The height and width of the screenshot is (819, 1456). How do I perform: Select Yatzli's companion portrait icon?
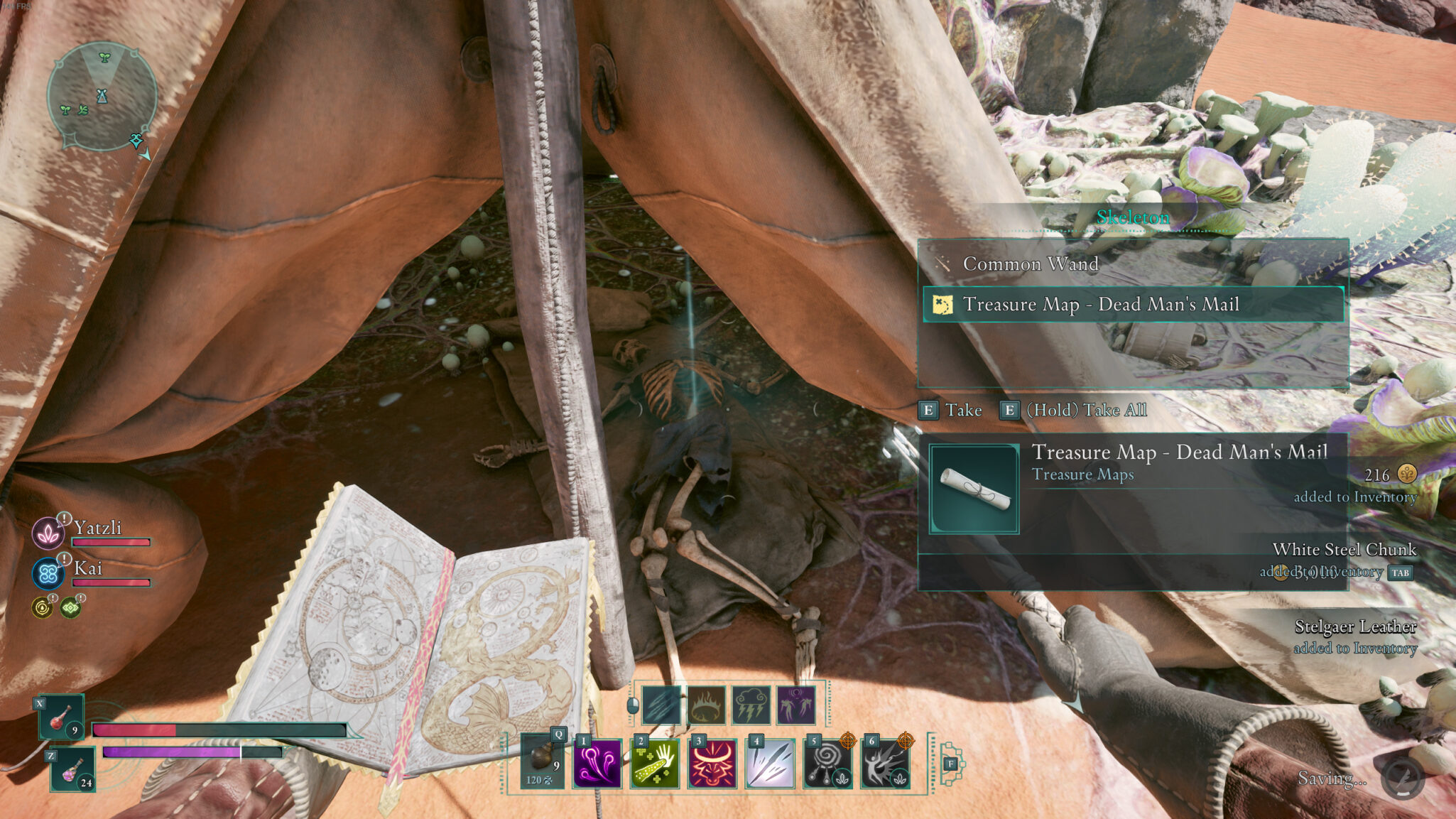tap(48, 533)
